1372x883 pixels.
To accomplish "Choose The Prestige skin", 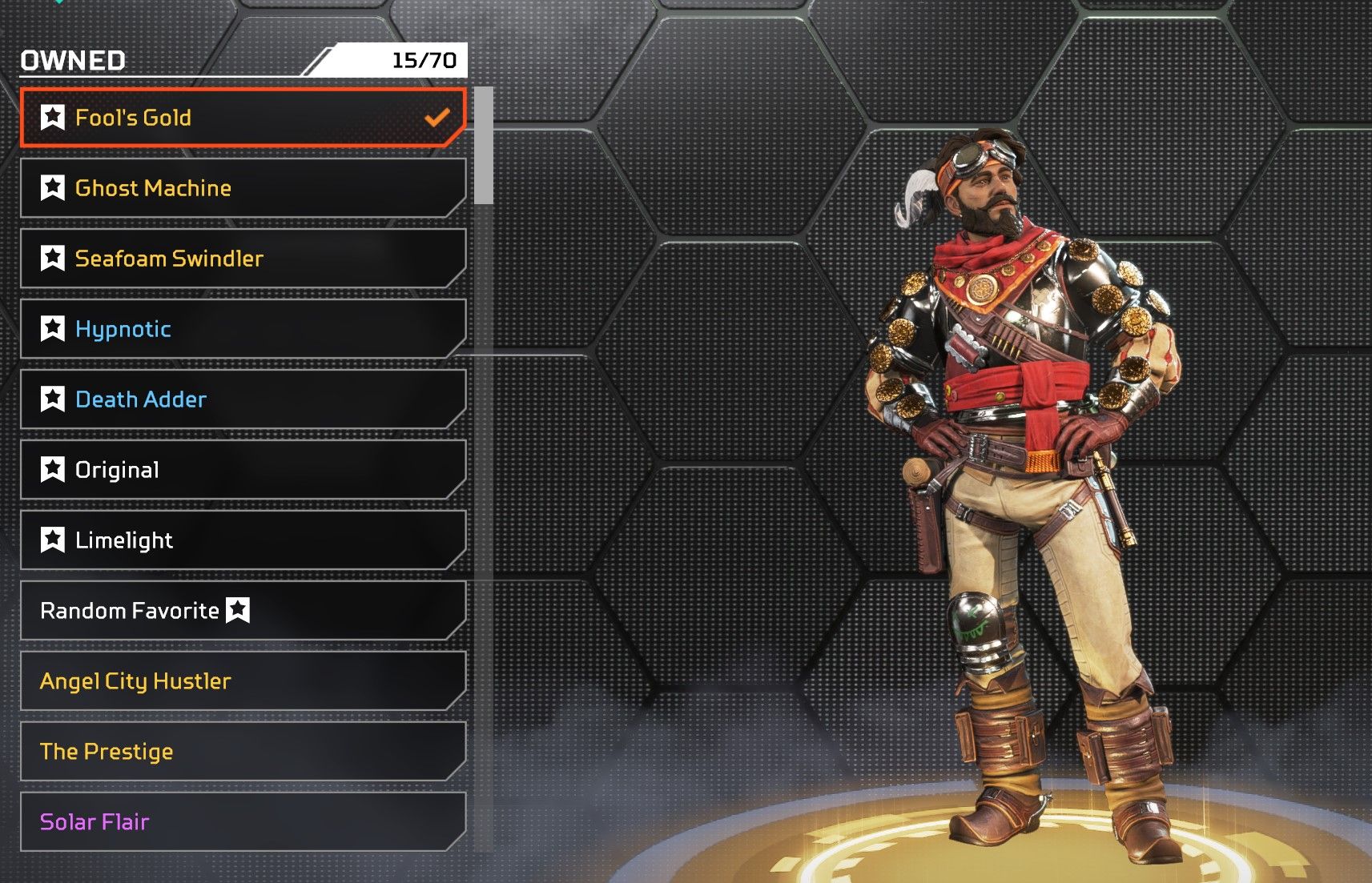I will point(240,752).
